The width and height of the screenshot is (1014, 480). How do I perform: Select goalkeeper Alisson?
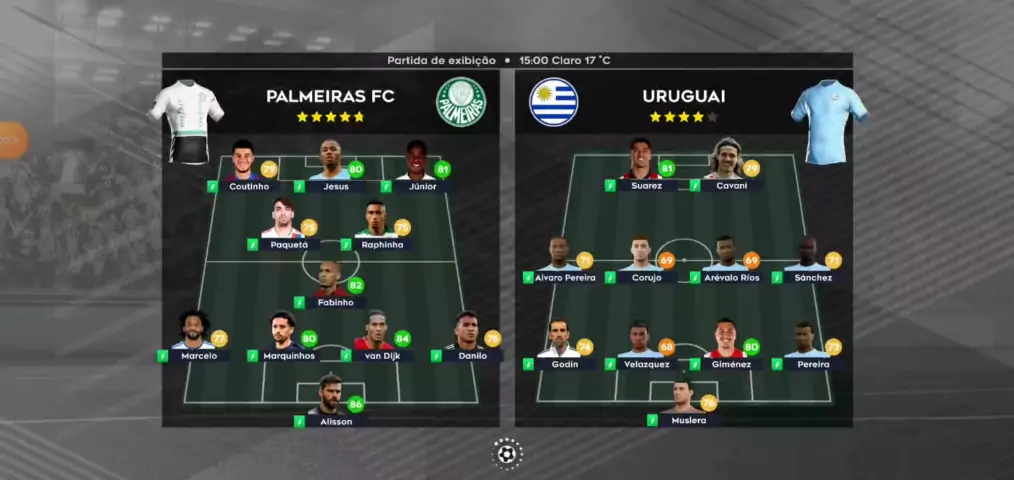[329, 402]
